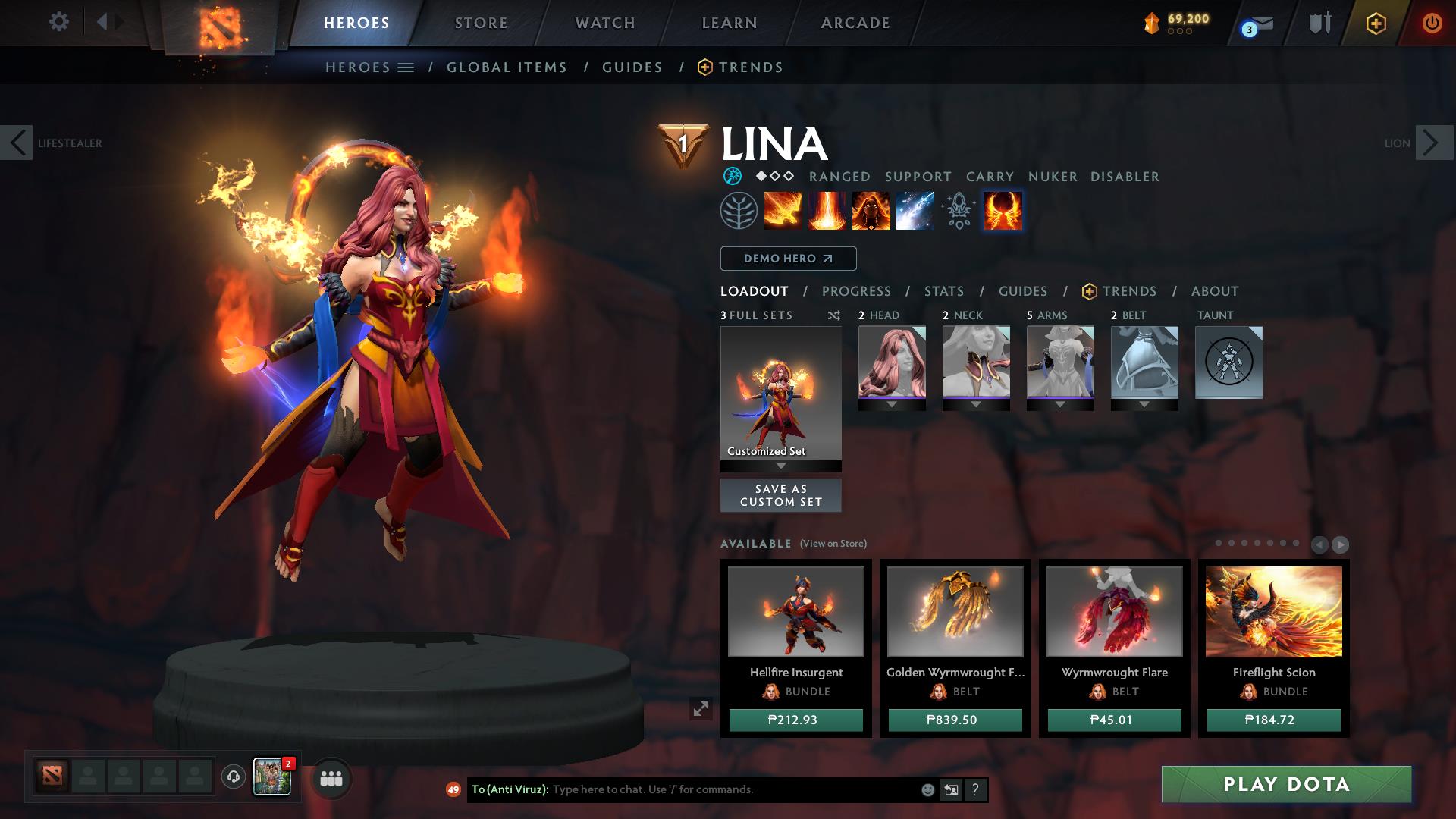Show the Stats tab for Lina
This screenshot has width=1456, height=819.
click(x=943, y=291)
